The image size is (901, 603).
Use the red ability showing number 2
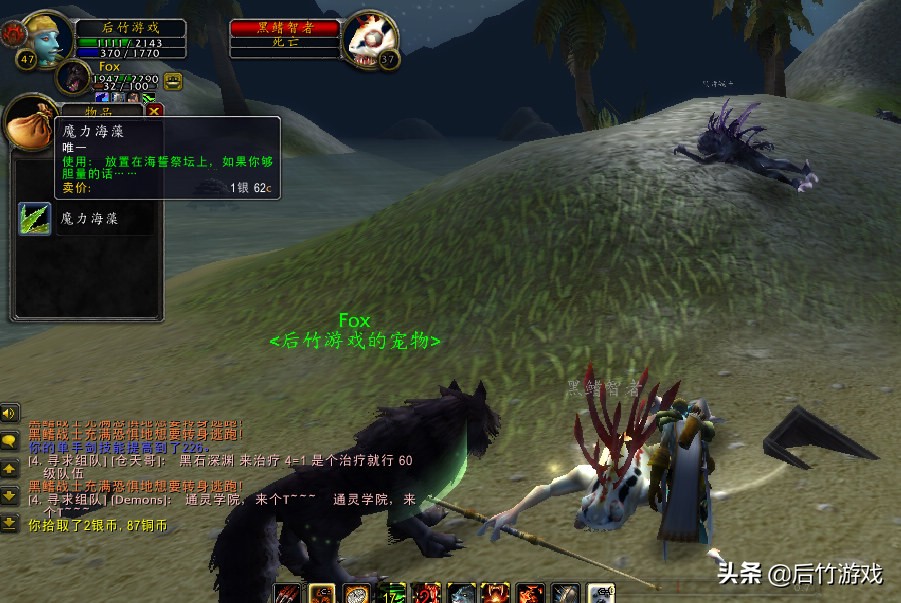[x=427, y=594]
